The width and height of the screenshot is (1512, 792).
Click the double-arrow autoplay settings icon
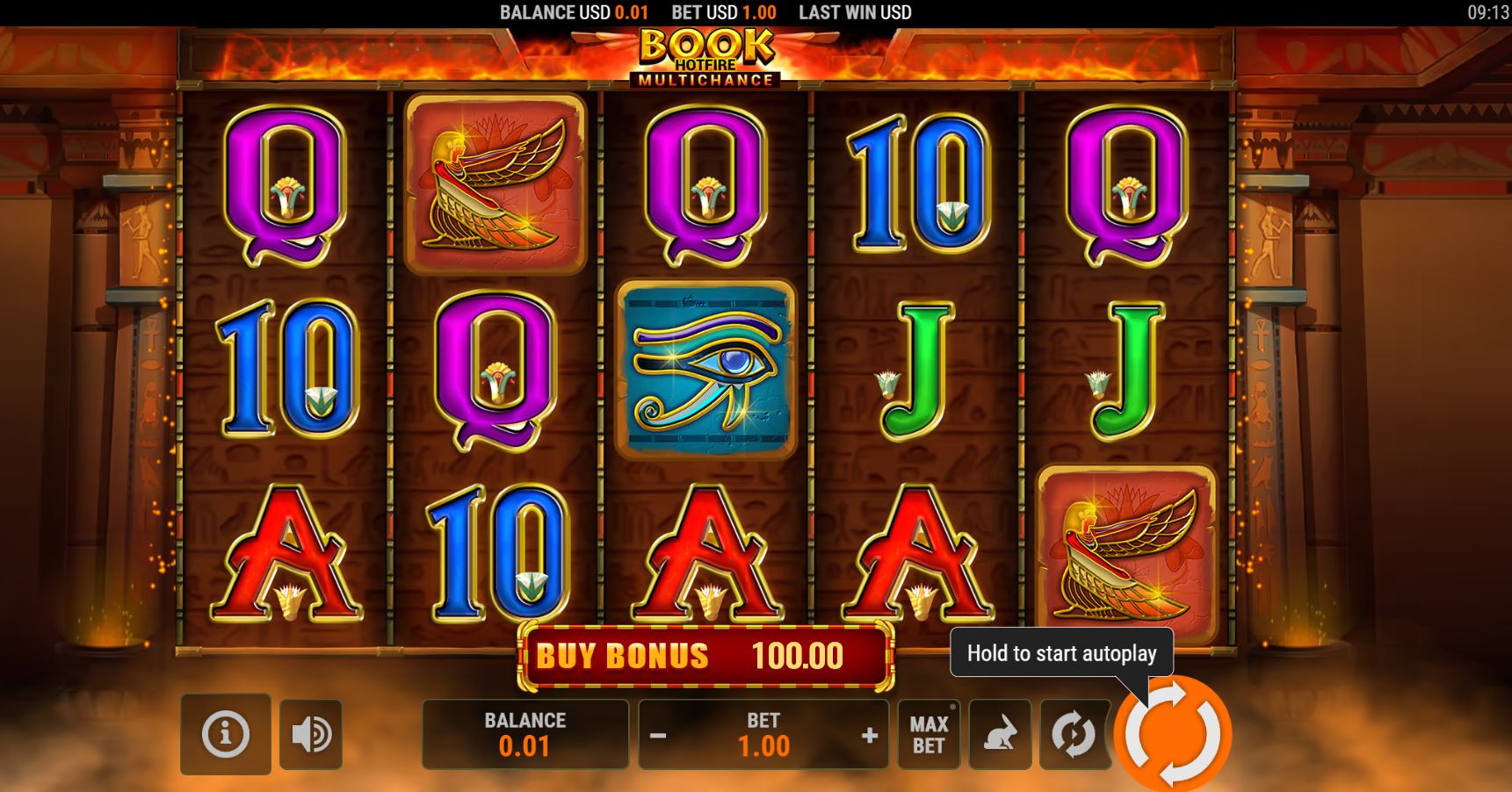[x=1074, y=734]
